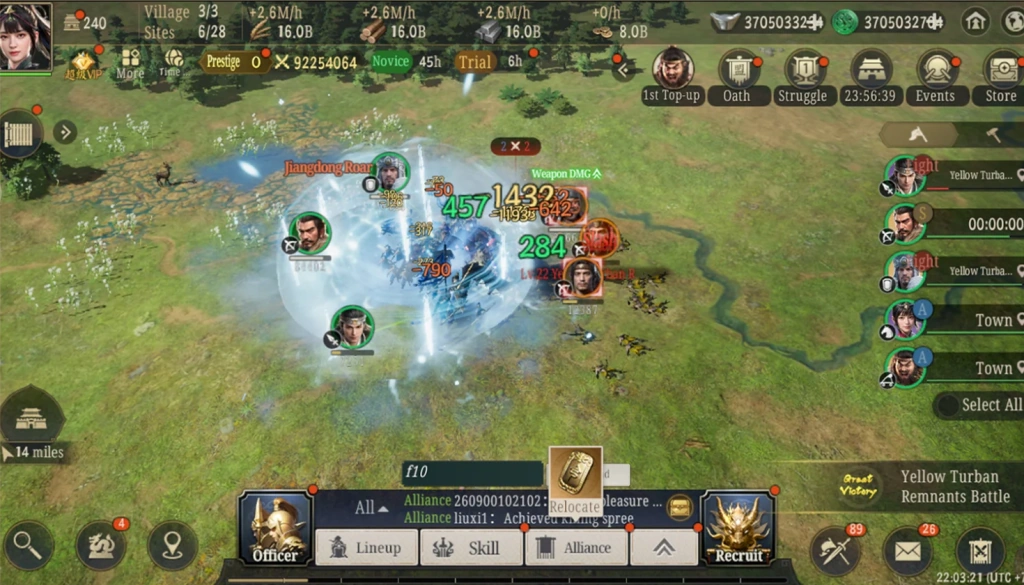Select the Lineup button
1024x585 pixels.
click(x=367, y=548)
